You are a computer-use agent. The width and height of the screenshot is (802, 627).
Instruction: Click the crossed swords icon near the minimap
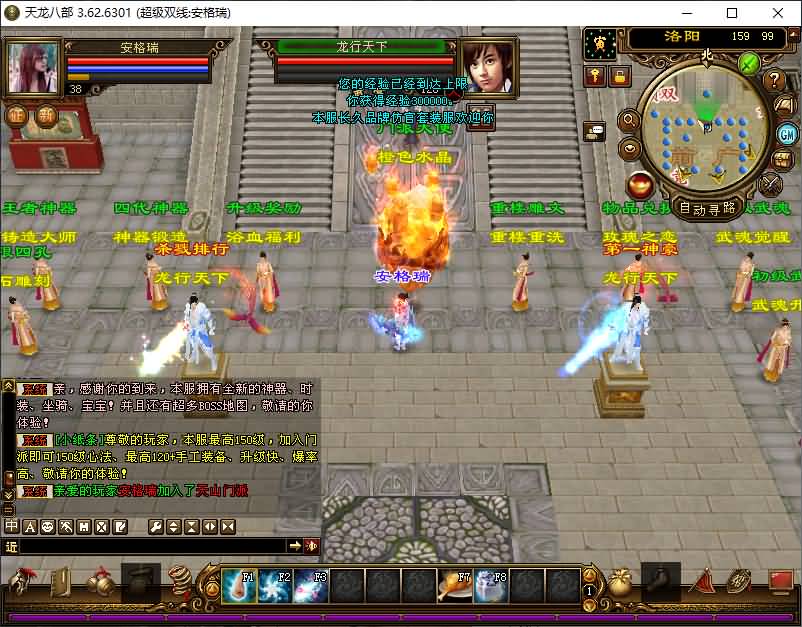tap(770, 184)
